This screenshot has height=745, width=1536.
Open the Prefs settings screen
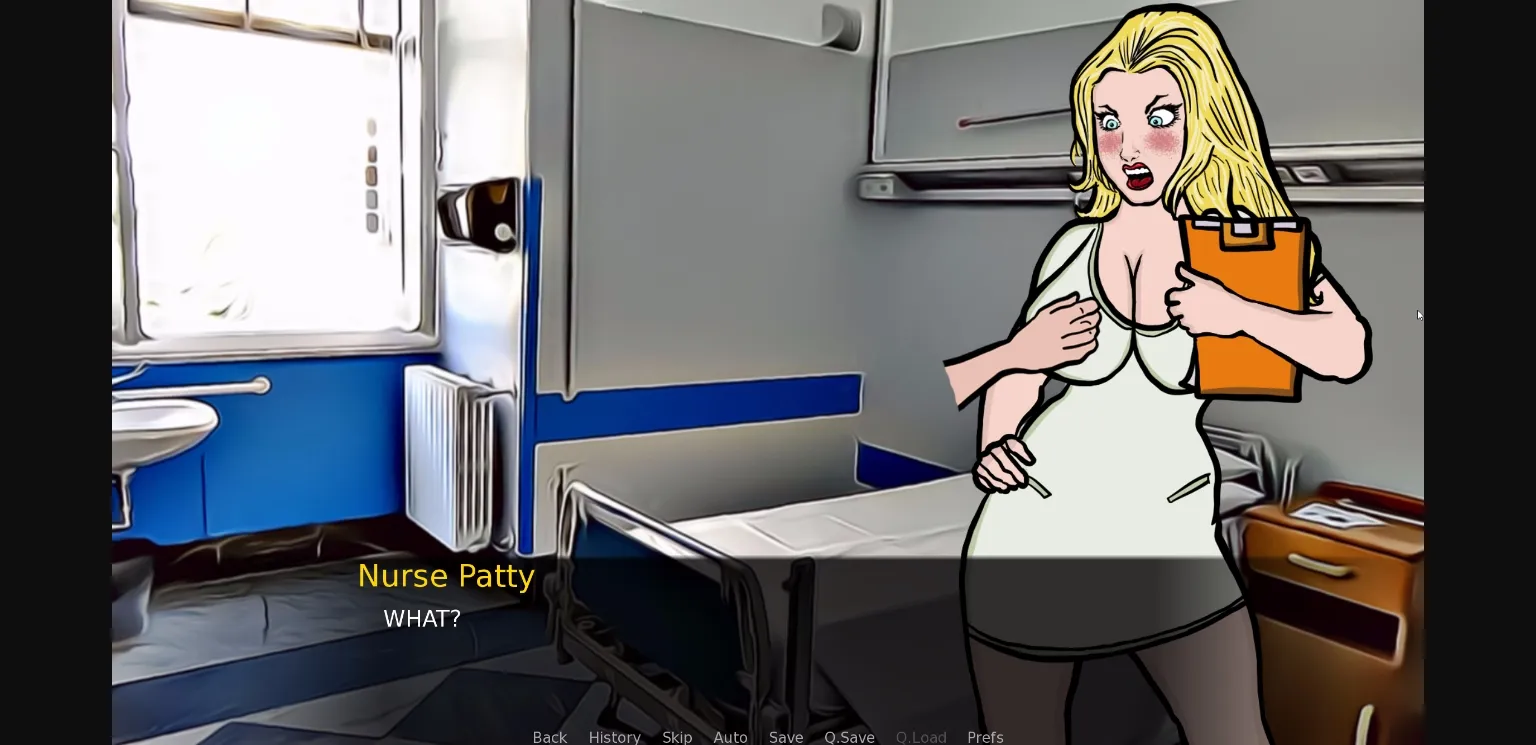click(x=985, y=738)
